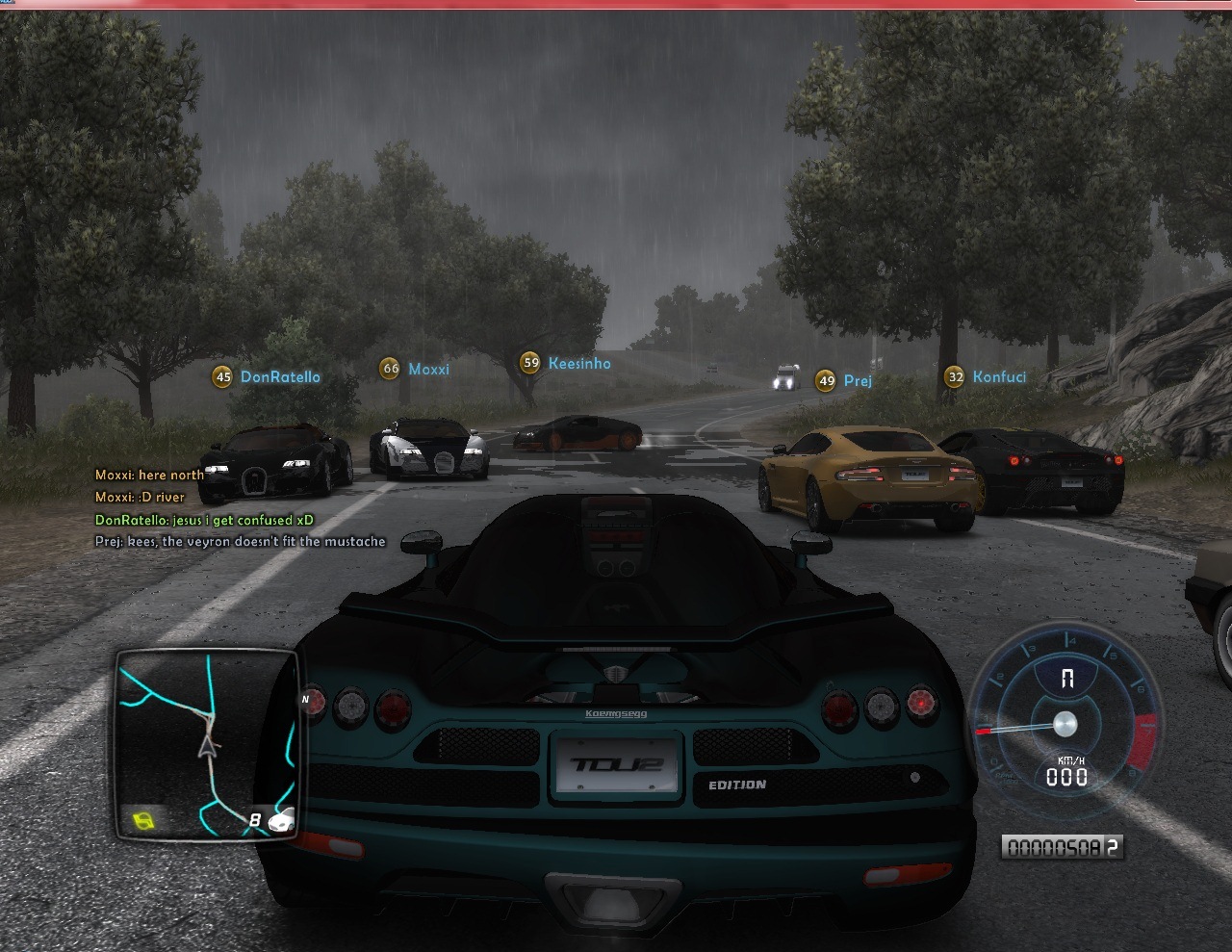Click Prej's chat message about the Veyron

point(240,542)
